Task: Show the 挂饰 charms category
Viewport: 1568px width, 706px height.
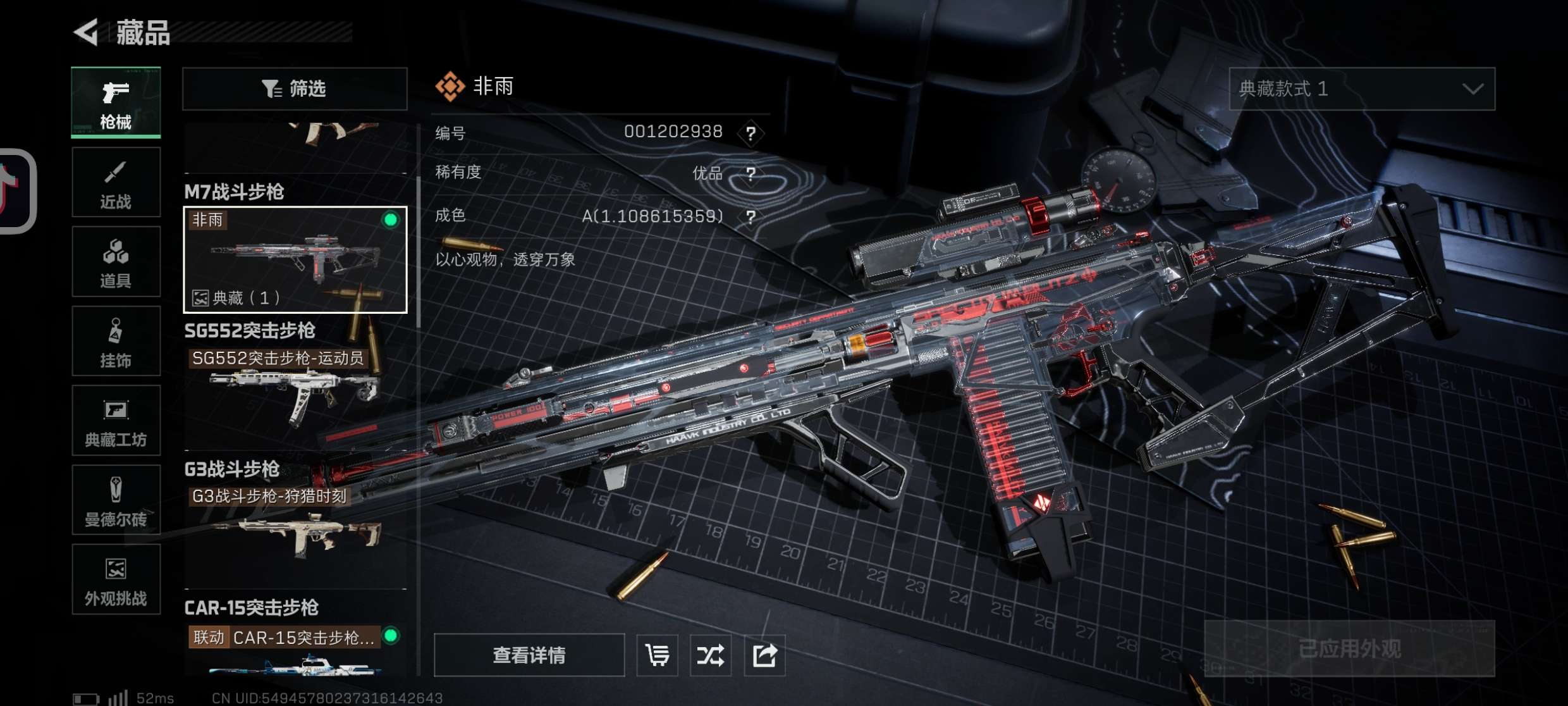Action: point(116,342)
